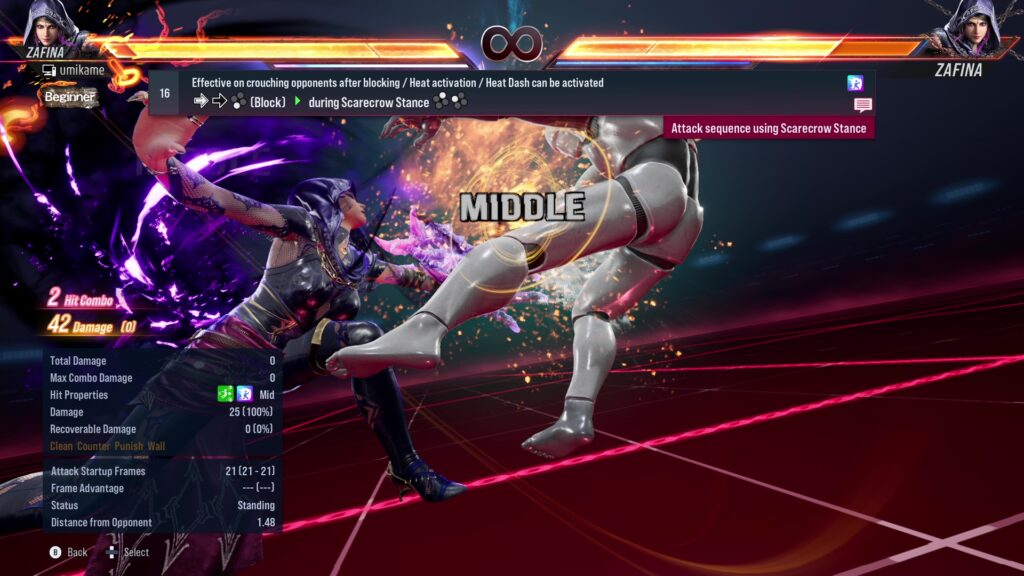Click the Heat icon in the combo row

(x=855, y=83)
